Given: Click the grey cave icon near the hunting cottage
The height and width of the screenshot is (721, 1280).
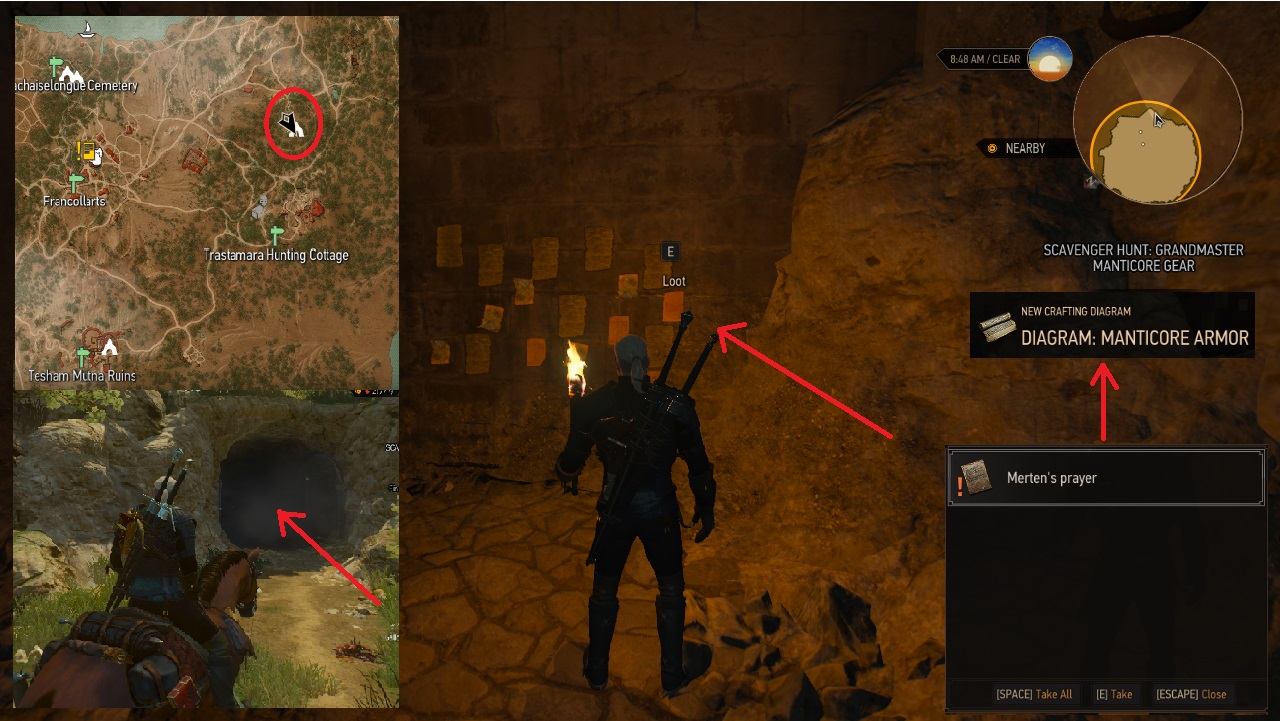Looking at the screenshot, I should [258, 207].
